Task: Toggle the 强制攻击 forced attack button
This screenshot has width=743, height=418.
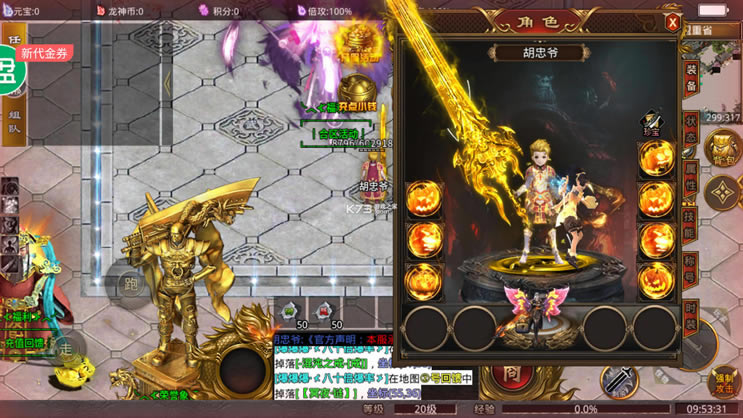Action: (x=724, y=382)
